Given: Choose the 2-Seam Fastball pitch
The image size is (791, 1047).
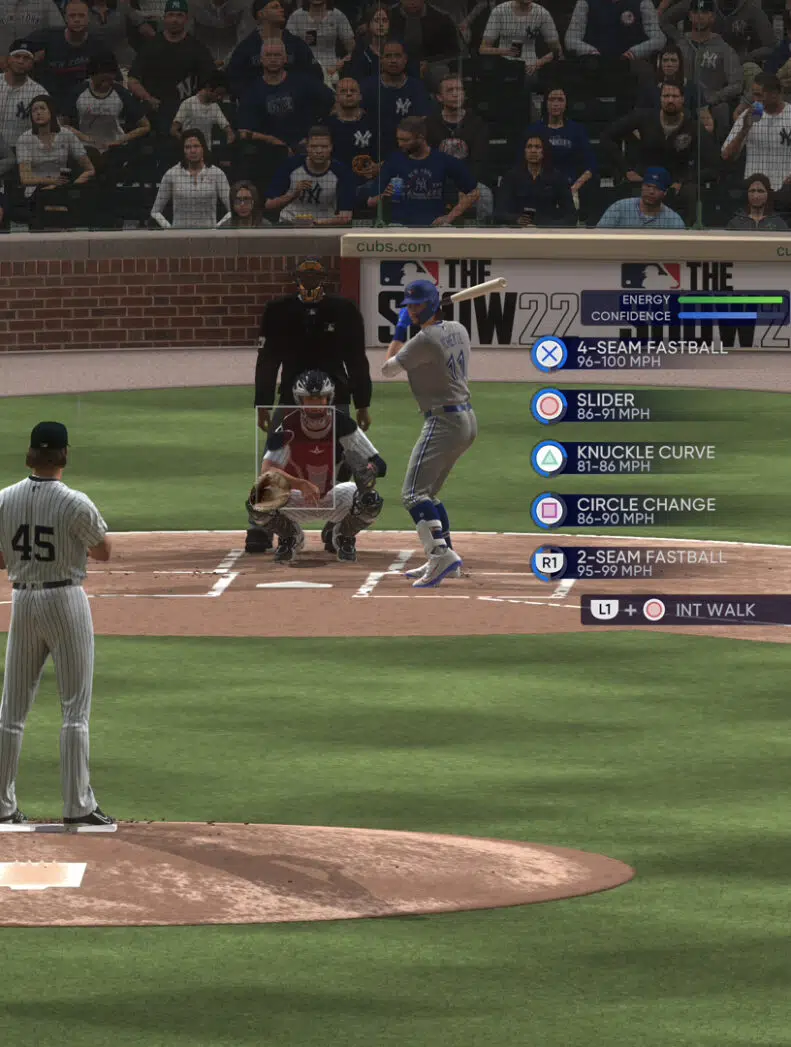Looking at the screenshot, I should pos(650,563).
